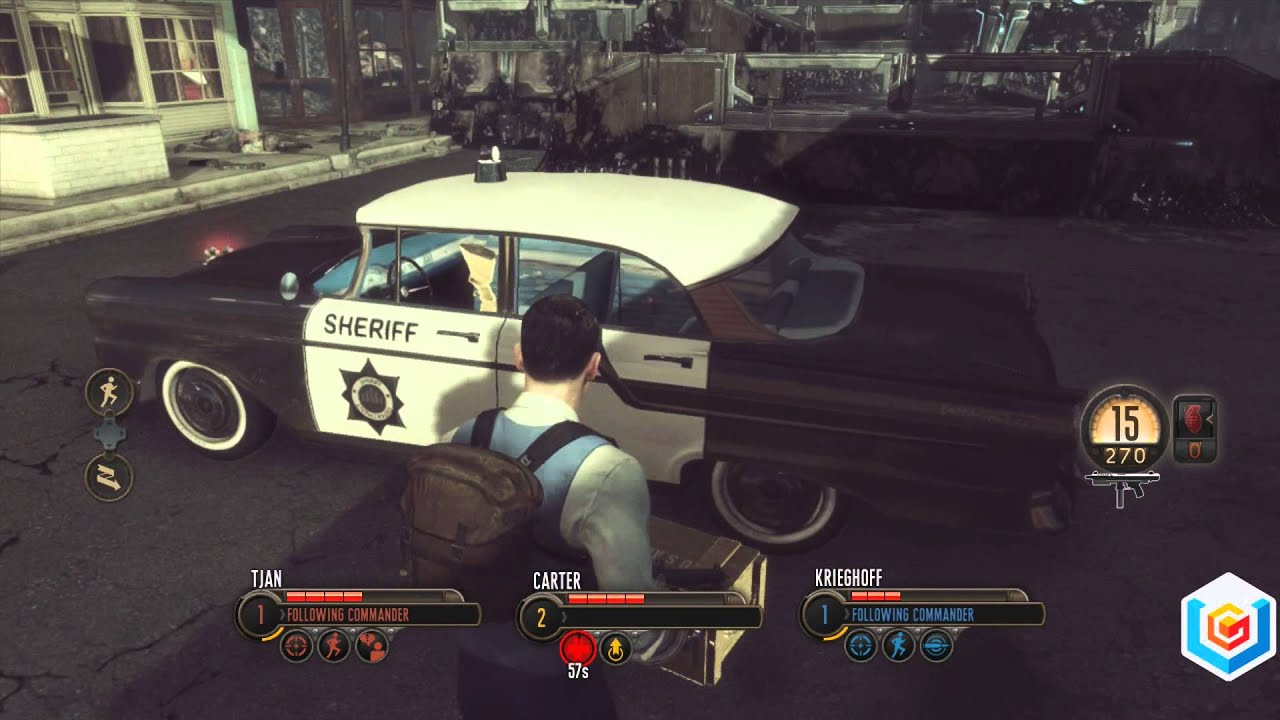
Task: Toggle Carter's red cooldown ability showing 57s
Action: pyautogui.click(x=579, y=648)
